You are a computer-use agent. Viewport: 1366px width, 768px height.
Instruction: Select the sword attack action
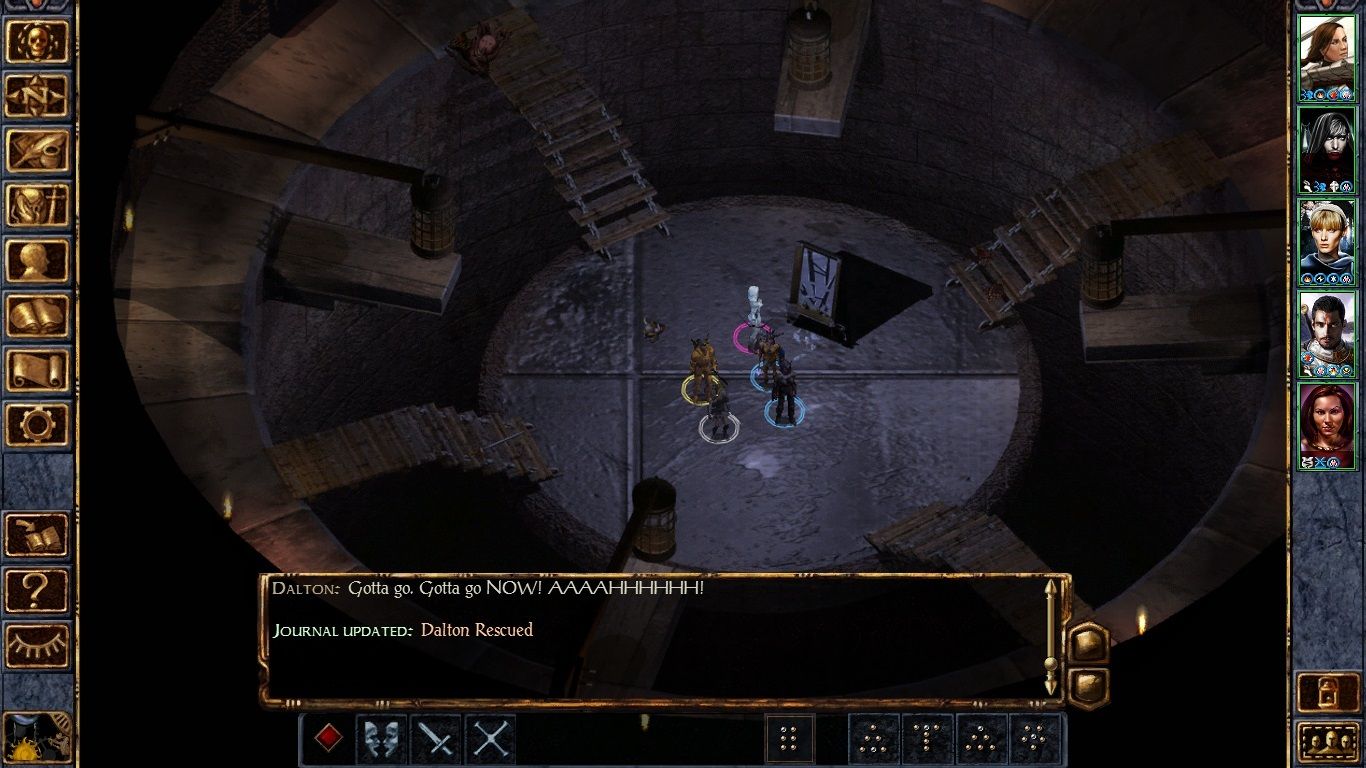436,736
